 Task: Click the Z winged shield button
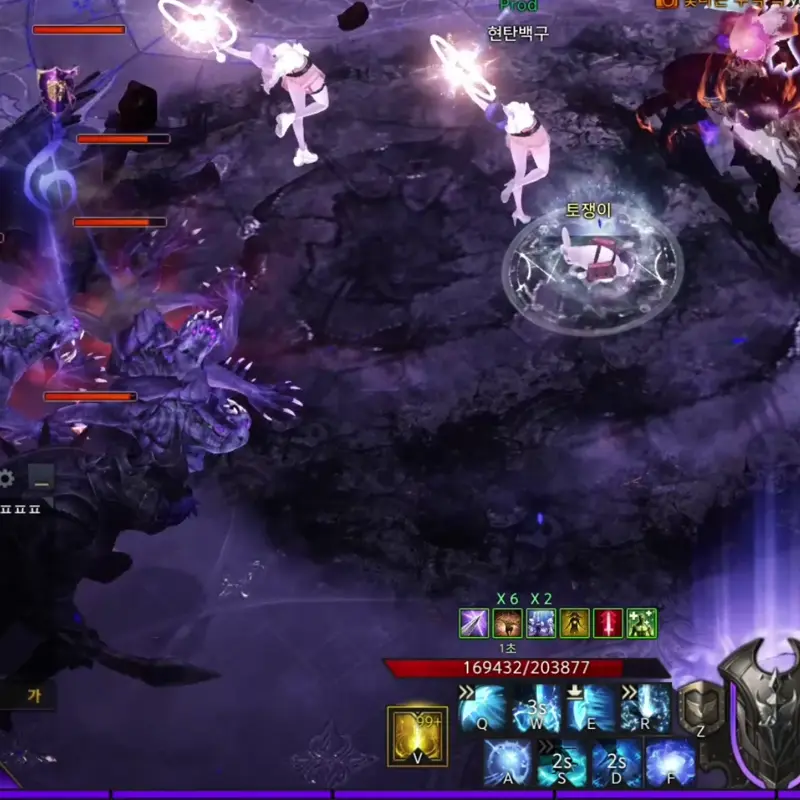tap(702, 709)
